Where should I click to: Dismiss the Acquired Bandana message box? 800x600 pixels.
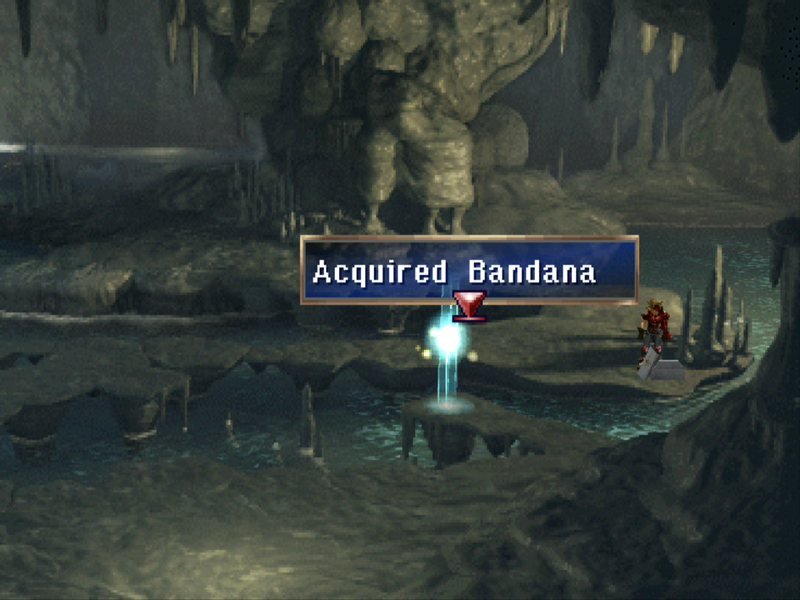coord(469,270)
